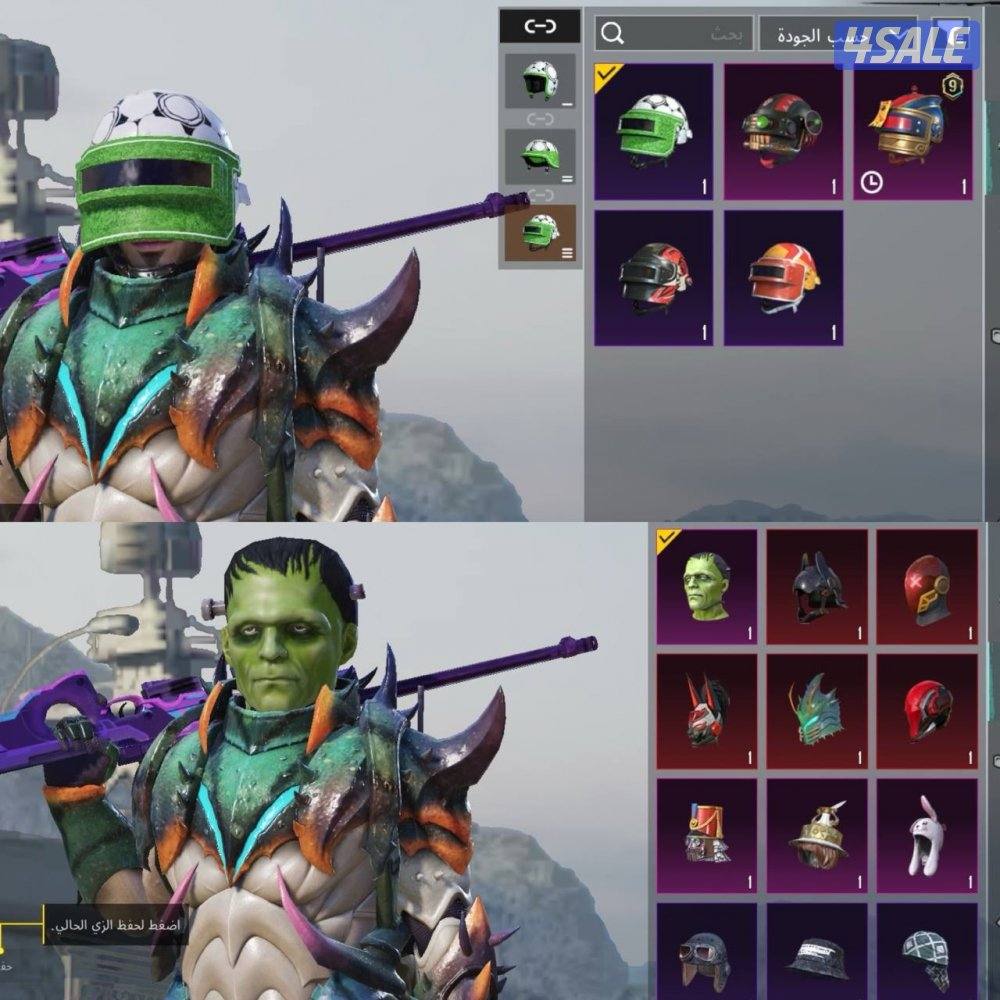This screenshot has height=1000, width=1000.
Task: Select the Frankenstein head headgear
Action: (x=707, y=587)
